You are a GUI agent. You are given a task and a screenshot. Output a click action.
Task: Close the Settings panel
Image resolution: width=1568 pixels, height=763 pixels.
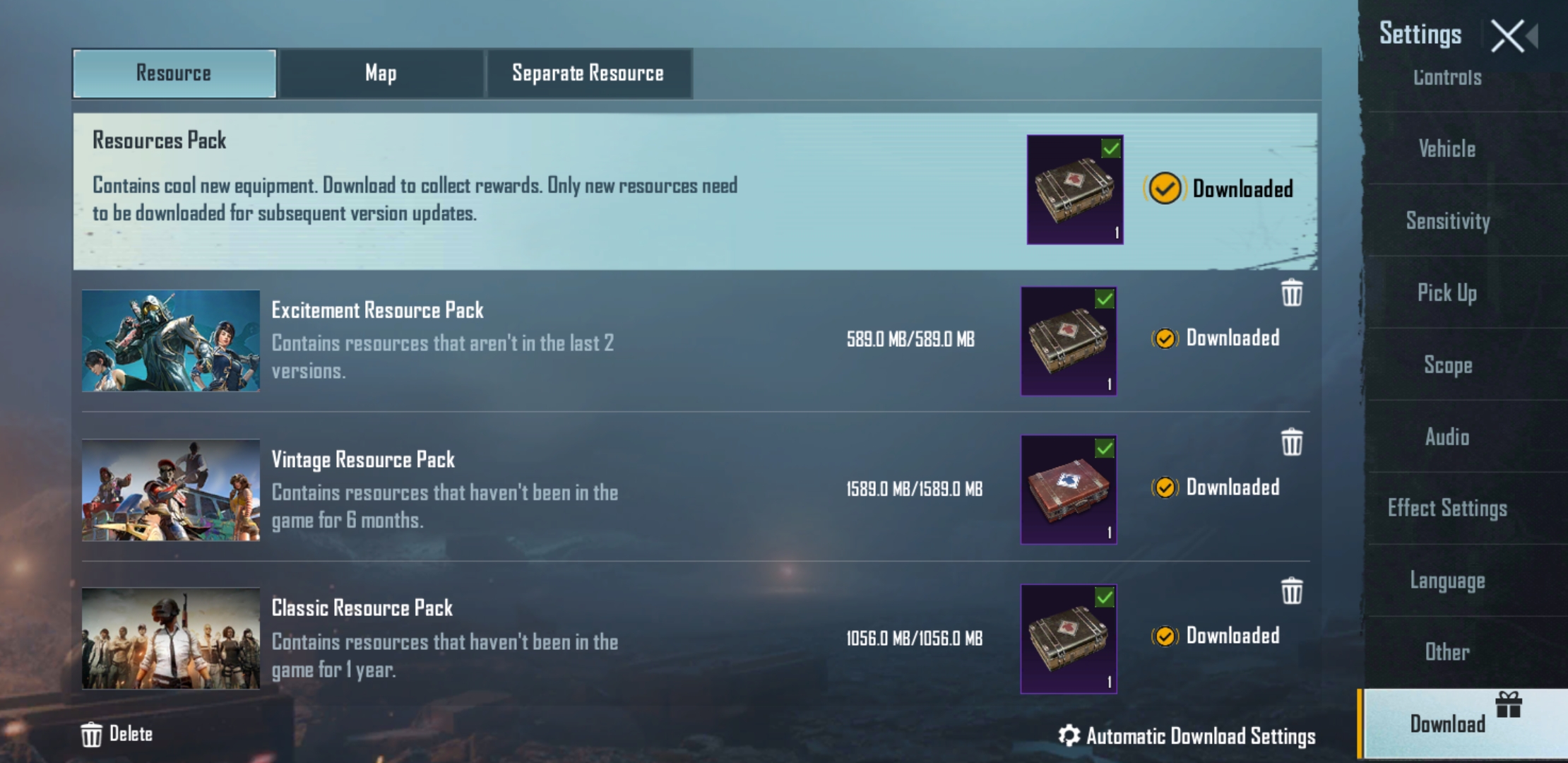pyautogui.click(x=1507, y=36)
